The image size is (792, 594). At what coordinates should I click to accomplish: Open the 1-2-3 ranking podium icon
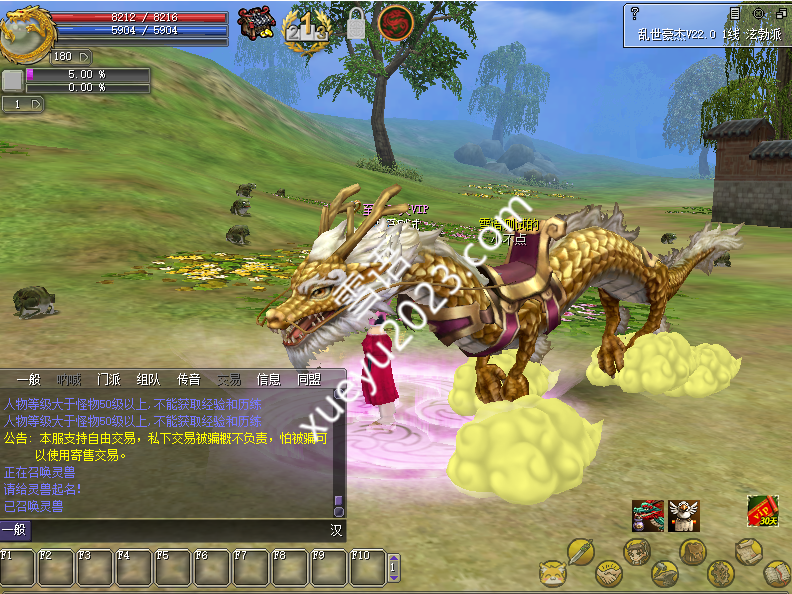pyautogui.click(x=306, y=24)
